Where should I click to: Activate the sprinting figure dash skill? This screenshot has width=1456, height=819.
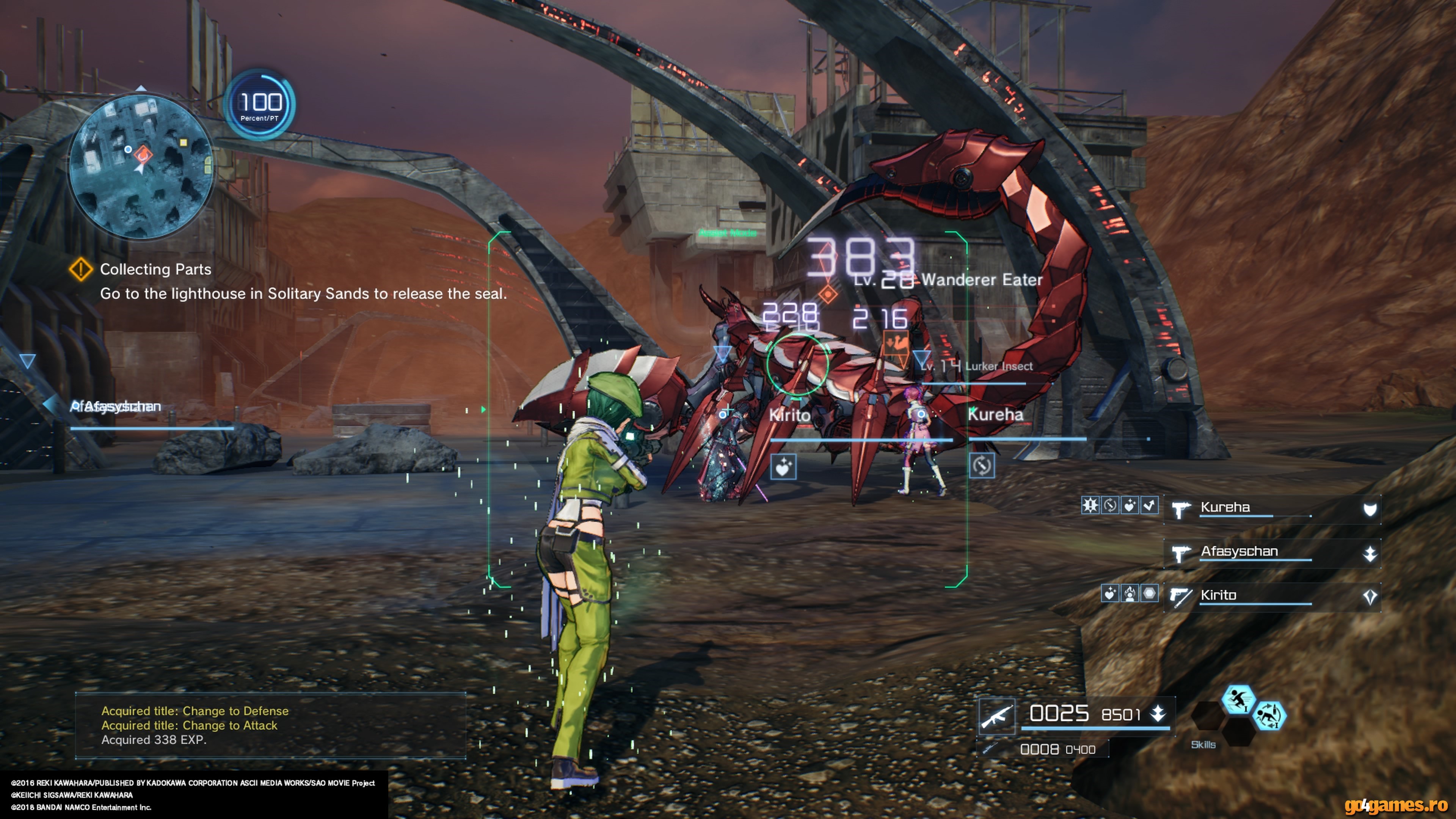[1238, 700]
